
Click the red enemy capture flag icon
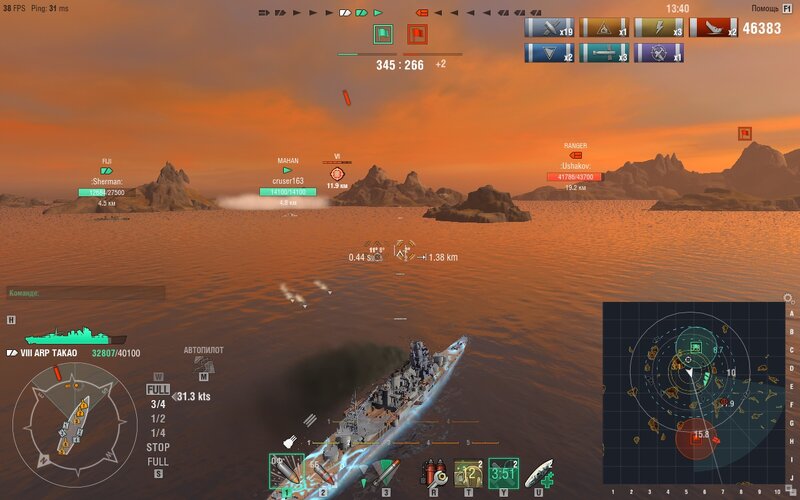(x=416, y=35)
